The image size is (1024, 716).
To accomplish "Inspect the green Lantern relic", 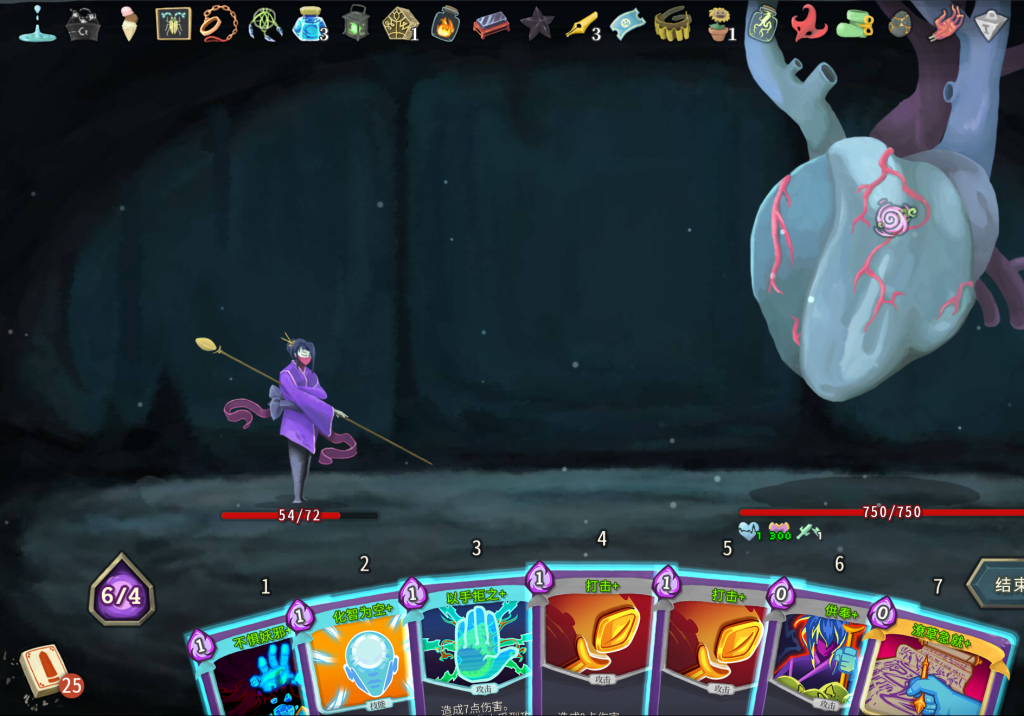I will (x=355, y=23).
